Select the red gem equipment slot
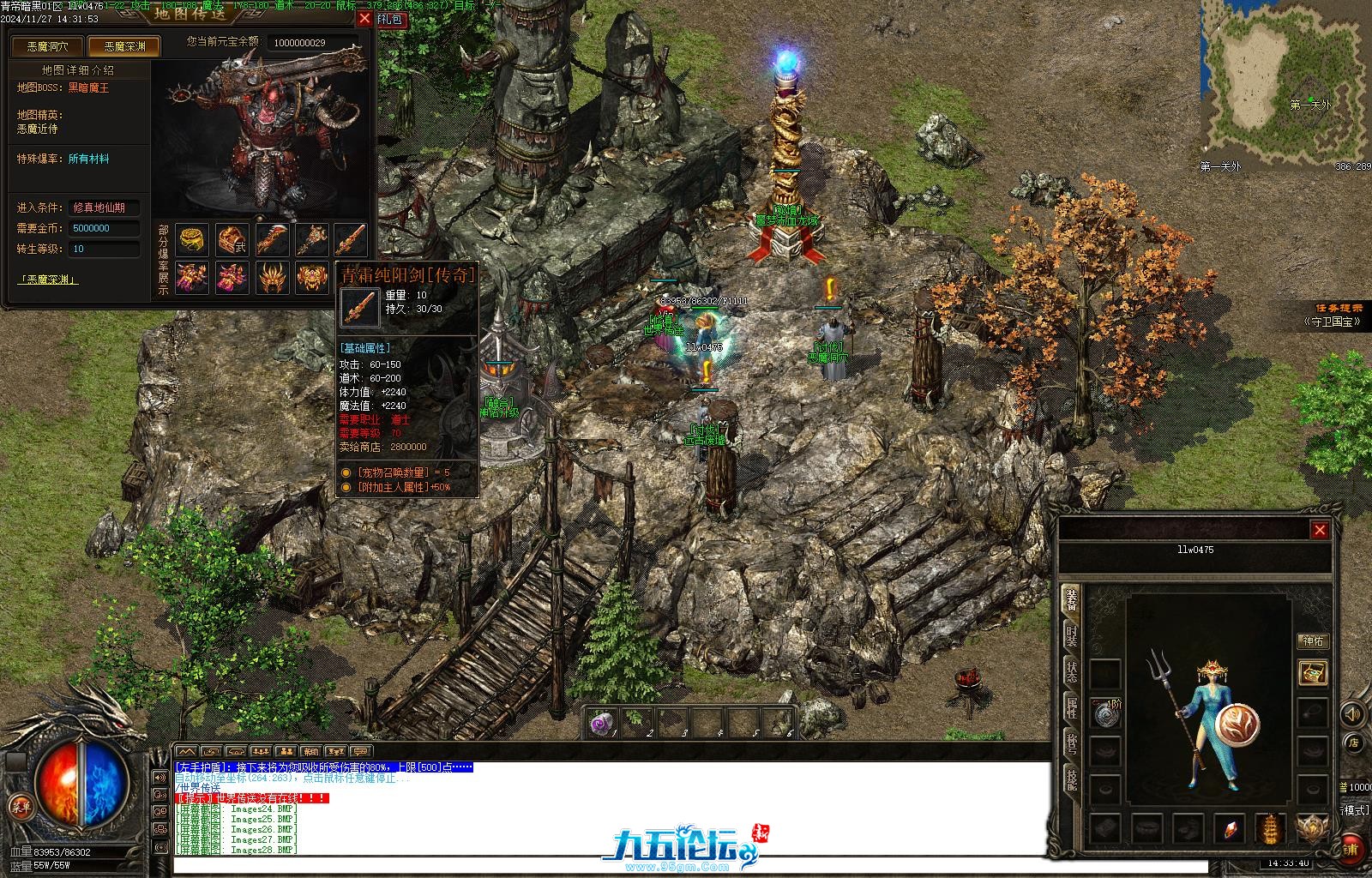The image size is (1372, 878). click(1229, 829)
